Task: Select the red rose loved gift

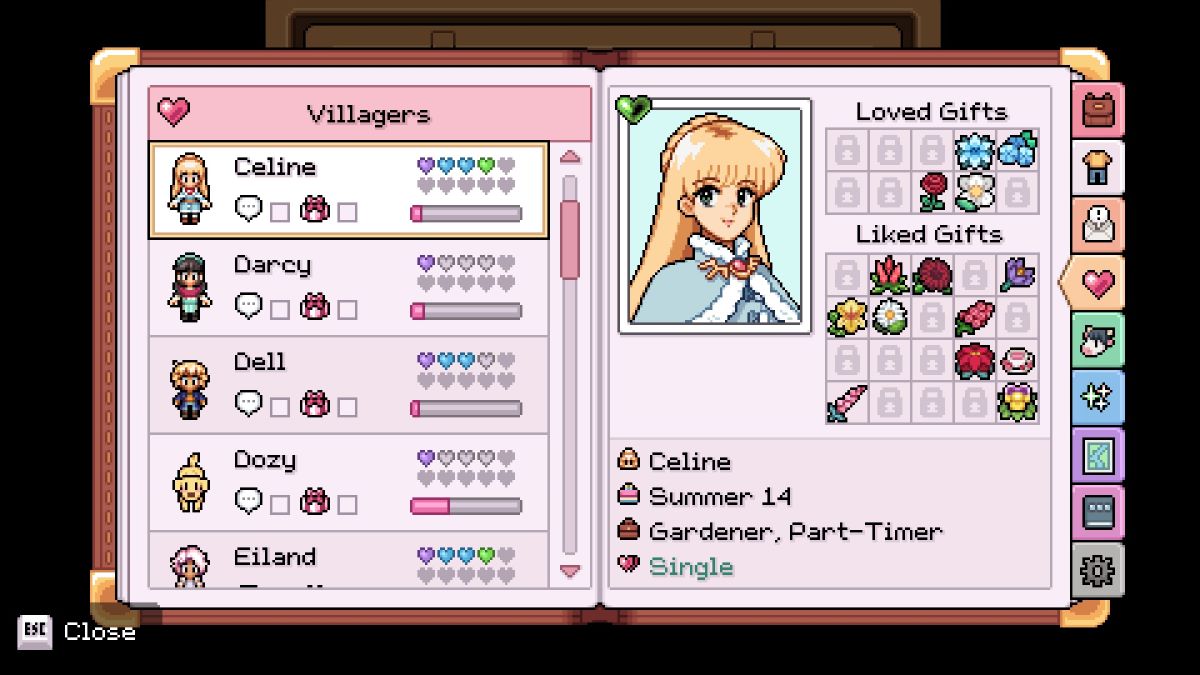Action: tap(932, 192)
